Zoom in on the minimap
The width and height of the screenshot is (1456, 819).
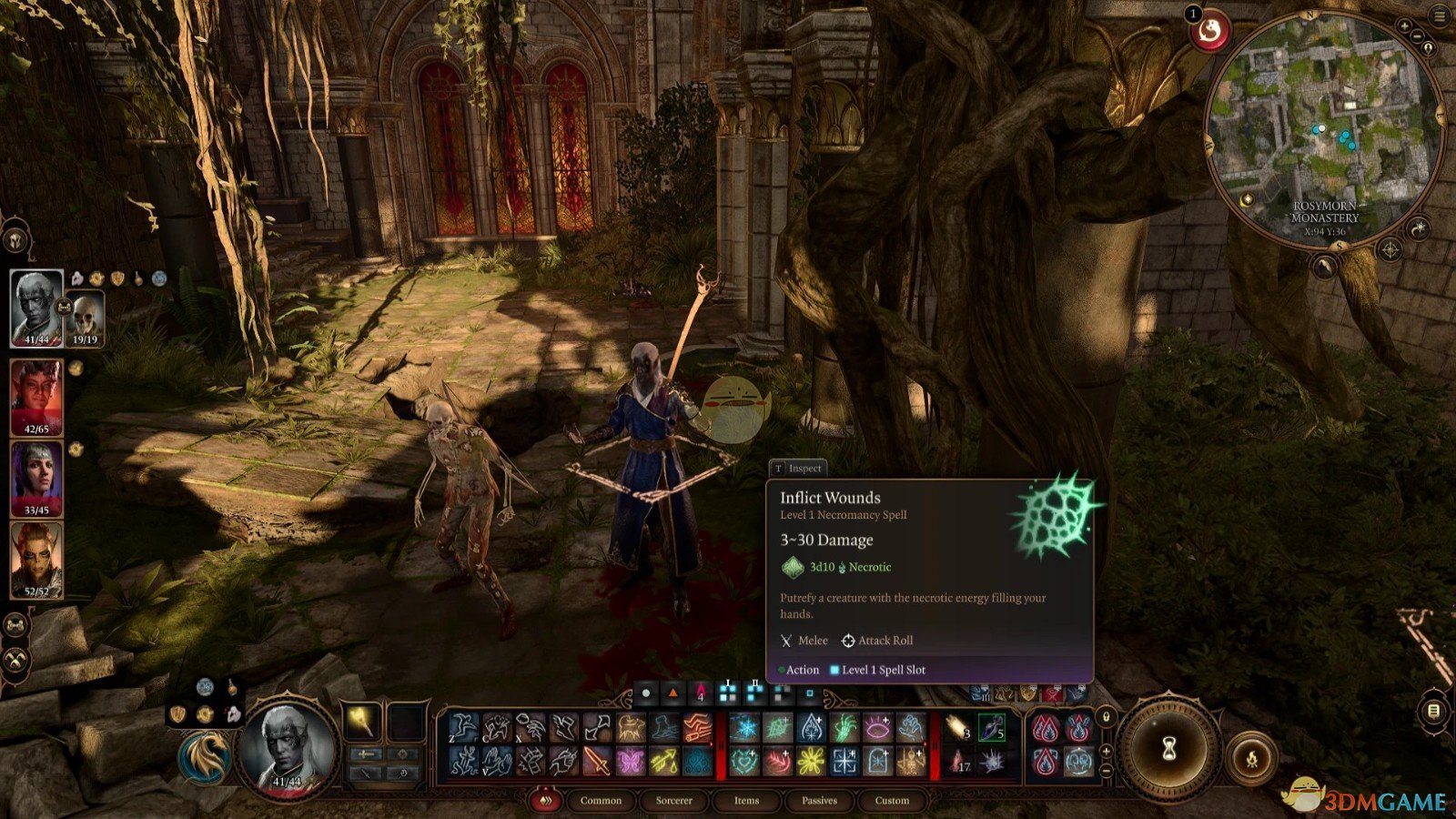(1404, 26)
